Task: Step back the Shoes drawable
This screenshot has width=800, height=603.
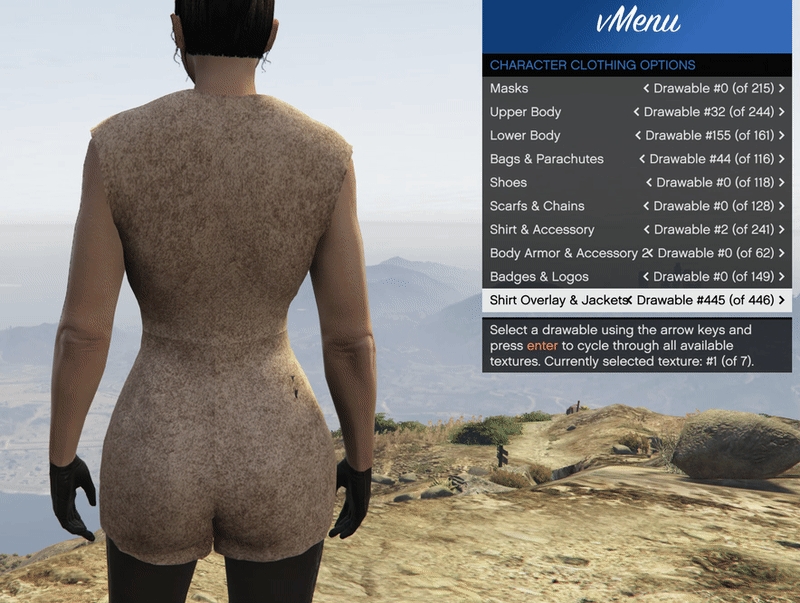Action: coord(649,183)
